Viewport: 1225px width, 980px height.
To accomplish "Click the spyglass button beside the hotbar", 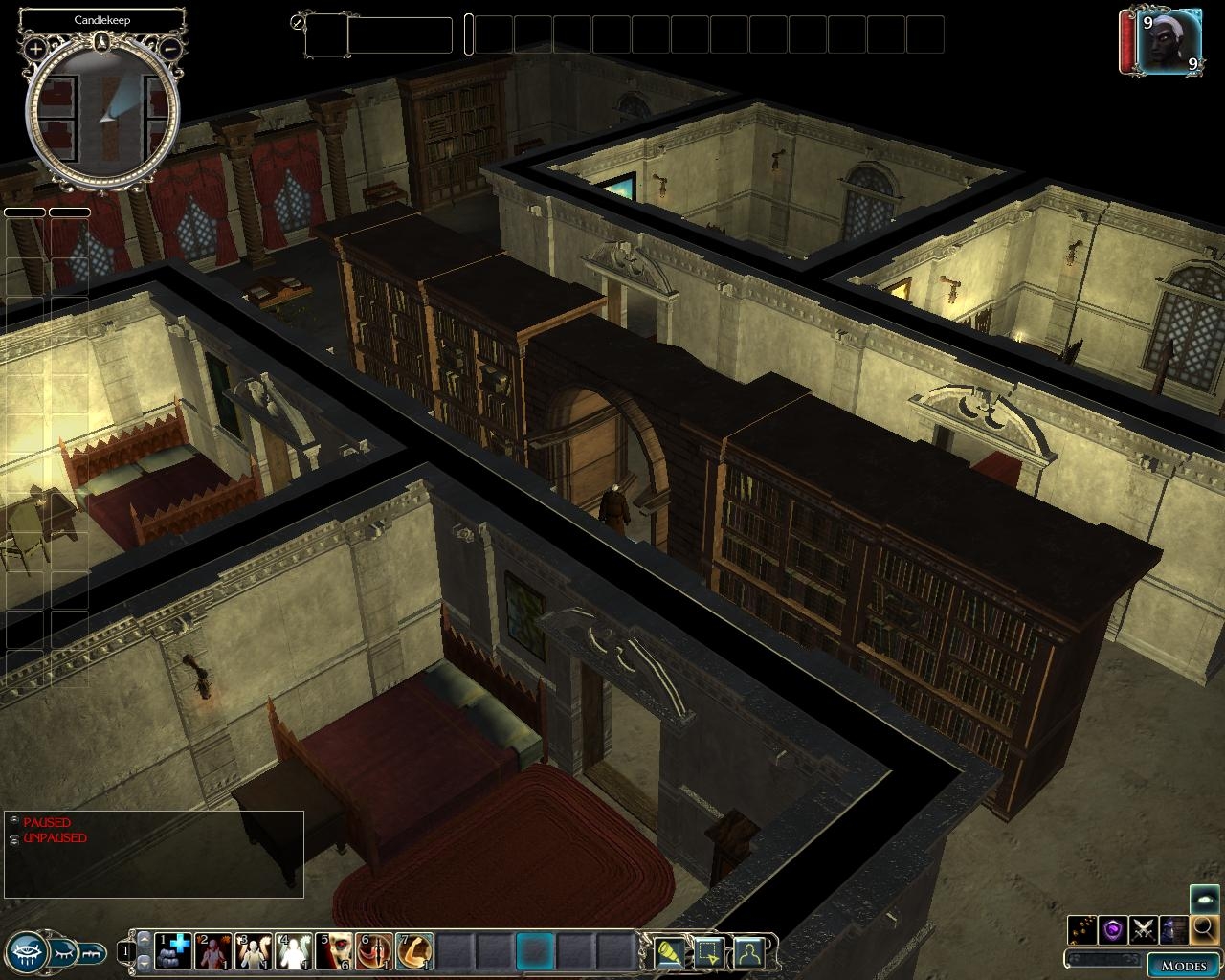I will [x=667, y=952].
